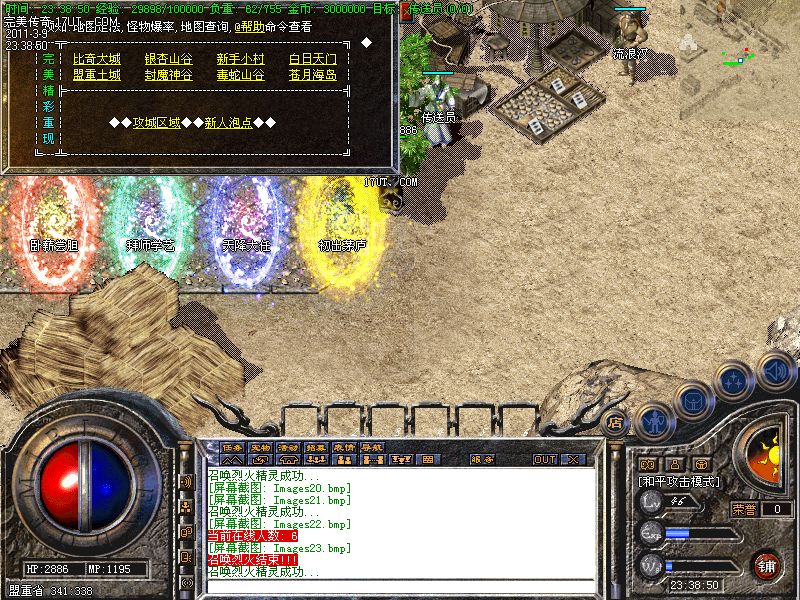Pick the 毒蛇山谷 map link

click(240, 75)
